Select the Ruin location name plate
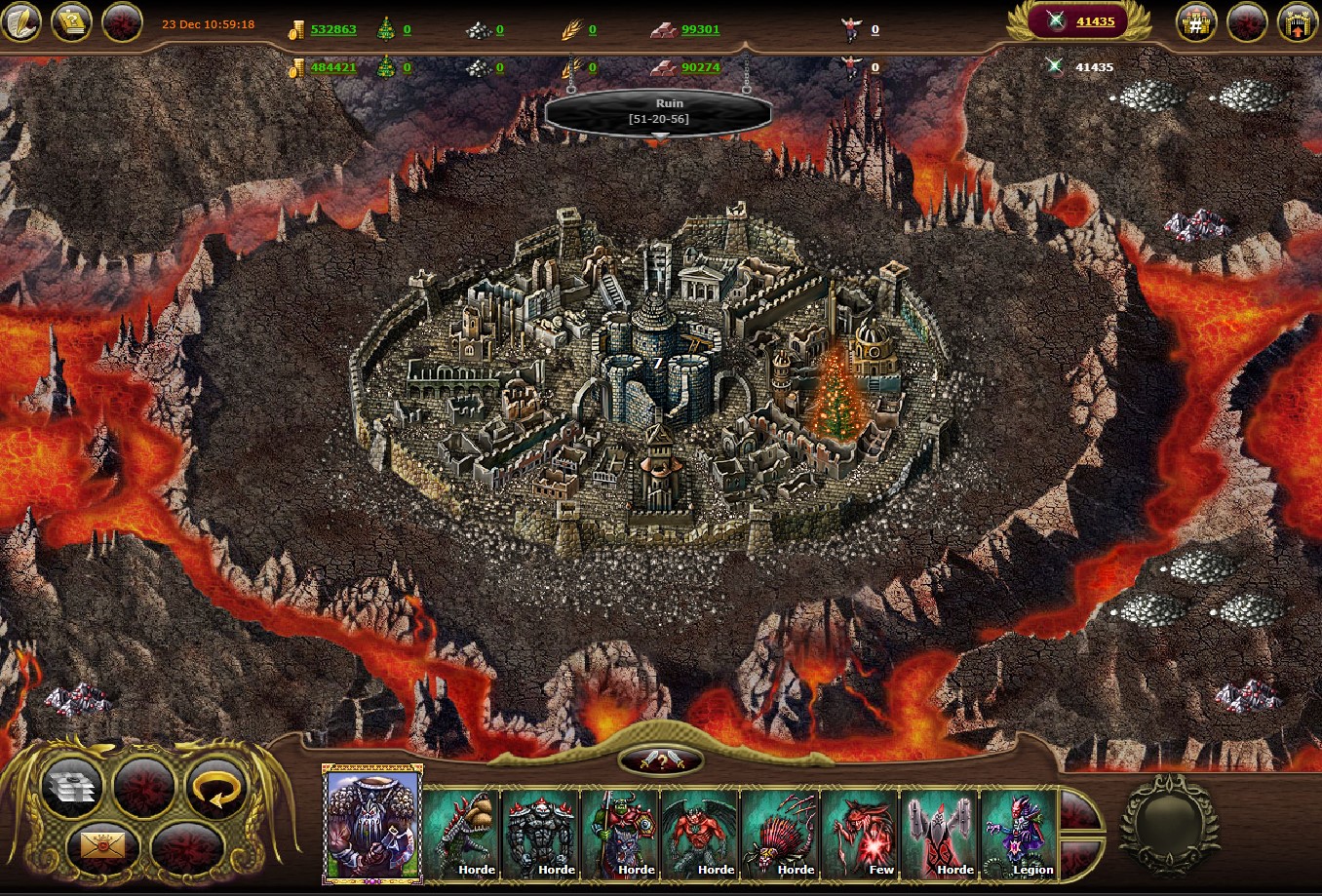 point(658,111)
